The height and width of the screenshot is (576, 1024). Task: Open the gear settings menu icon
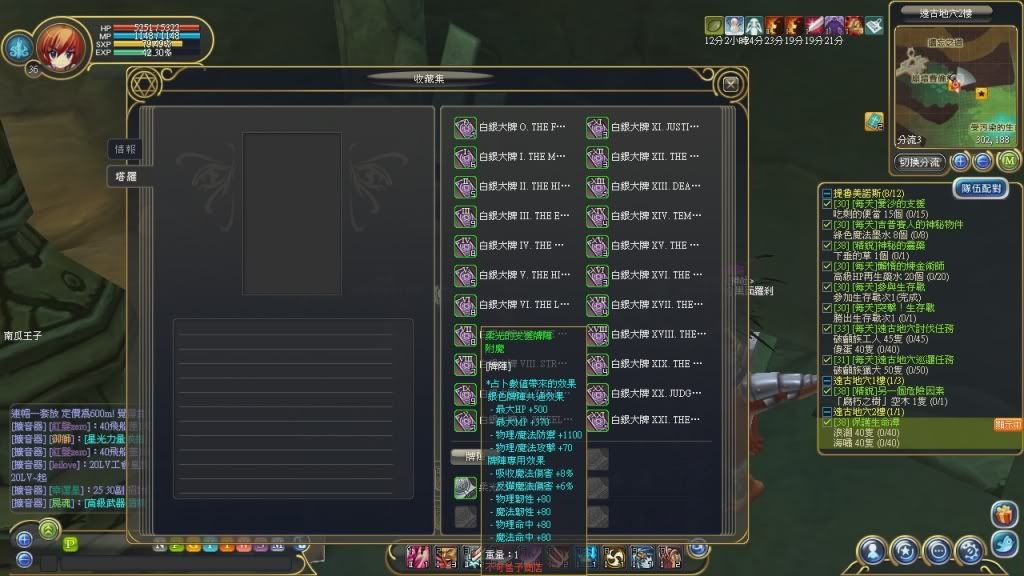coord(969,550)
